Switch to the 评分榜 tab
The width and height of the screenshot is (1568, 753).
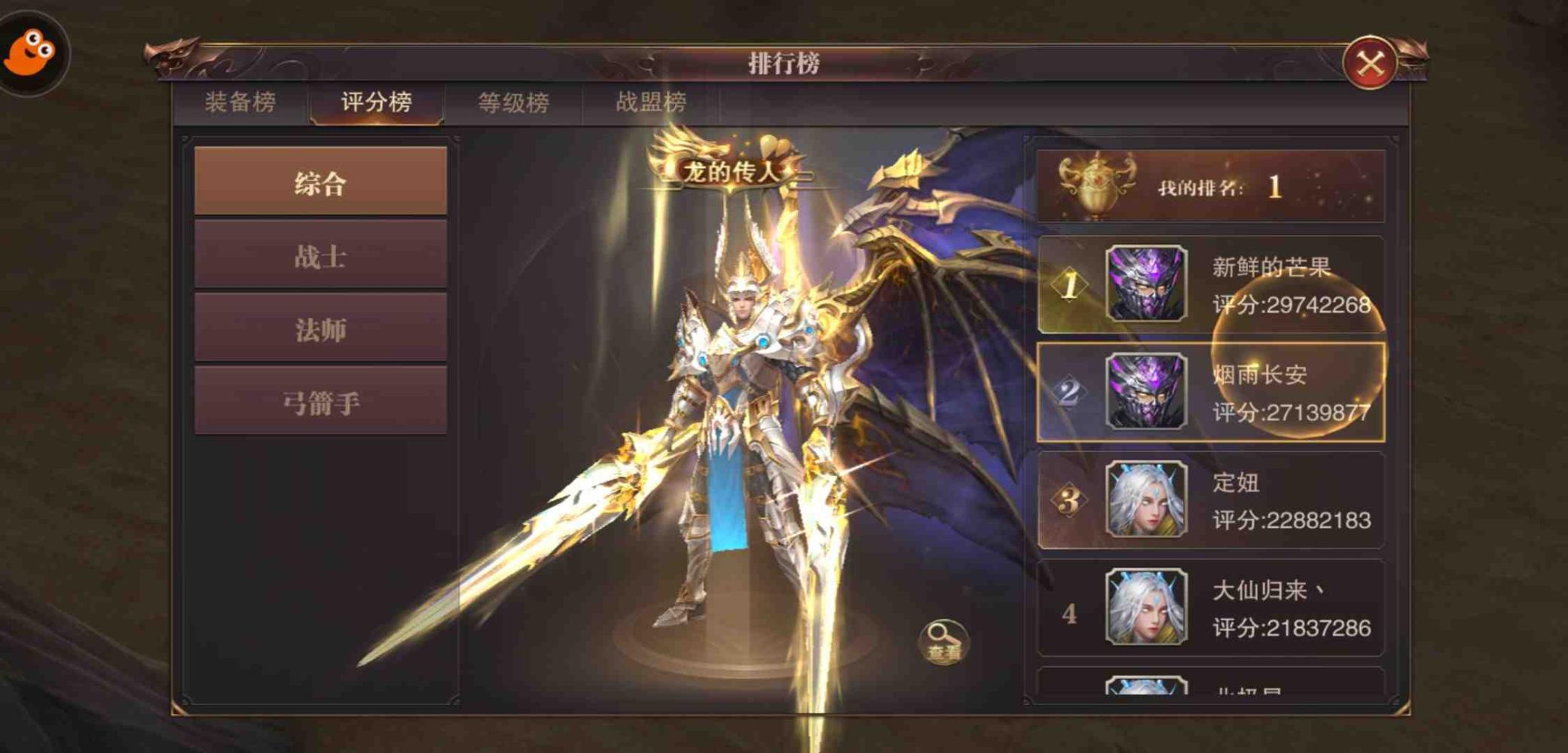pyautogui.click(x=375, y=103)
